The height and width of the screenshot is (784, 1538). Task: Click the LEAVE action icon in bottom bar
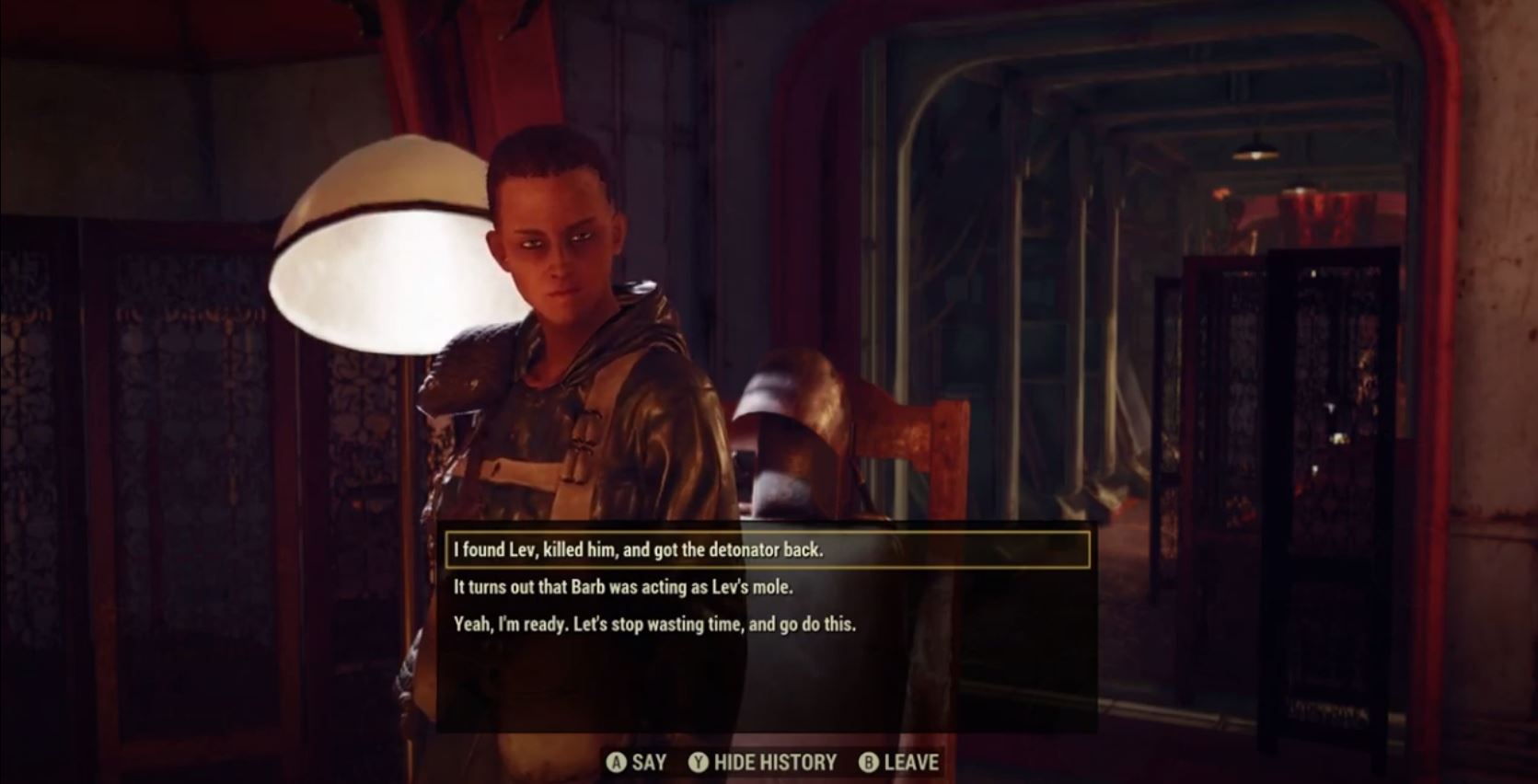coord(869,763)
